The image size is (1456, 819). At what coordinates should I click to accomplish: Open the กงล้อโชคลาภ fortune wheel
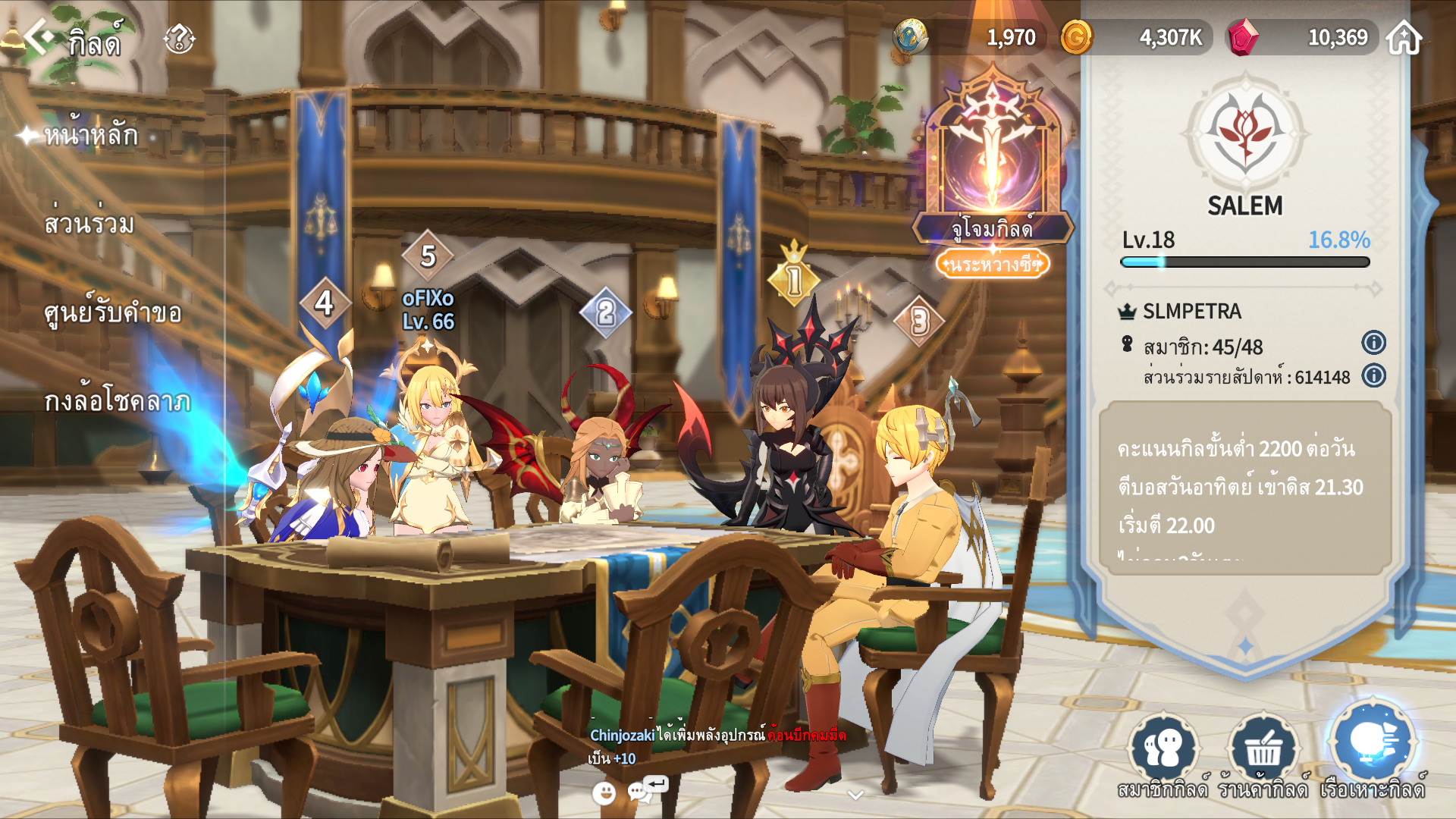click(117, 400)
